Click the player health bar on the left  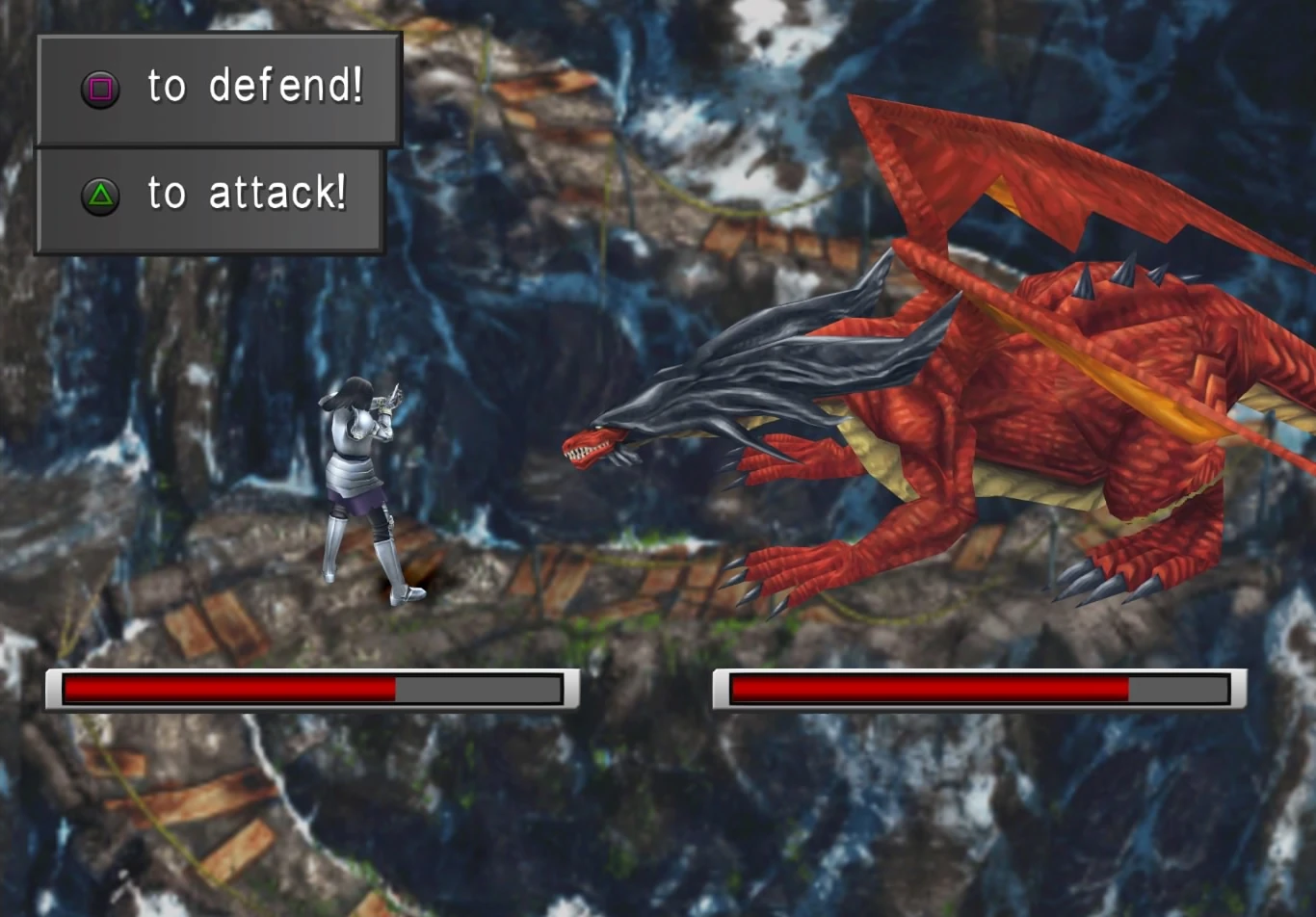(x=308, y=690)
